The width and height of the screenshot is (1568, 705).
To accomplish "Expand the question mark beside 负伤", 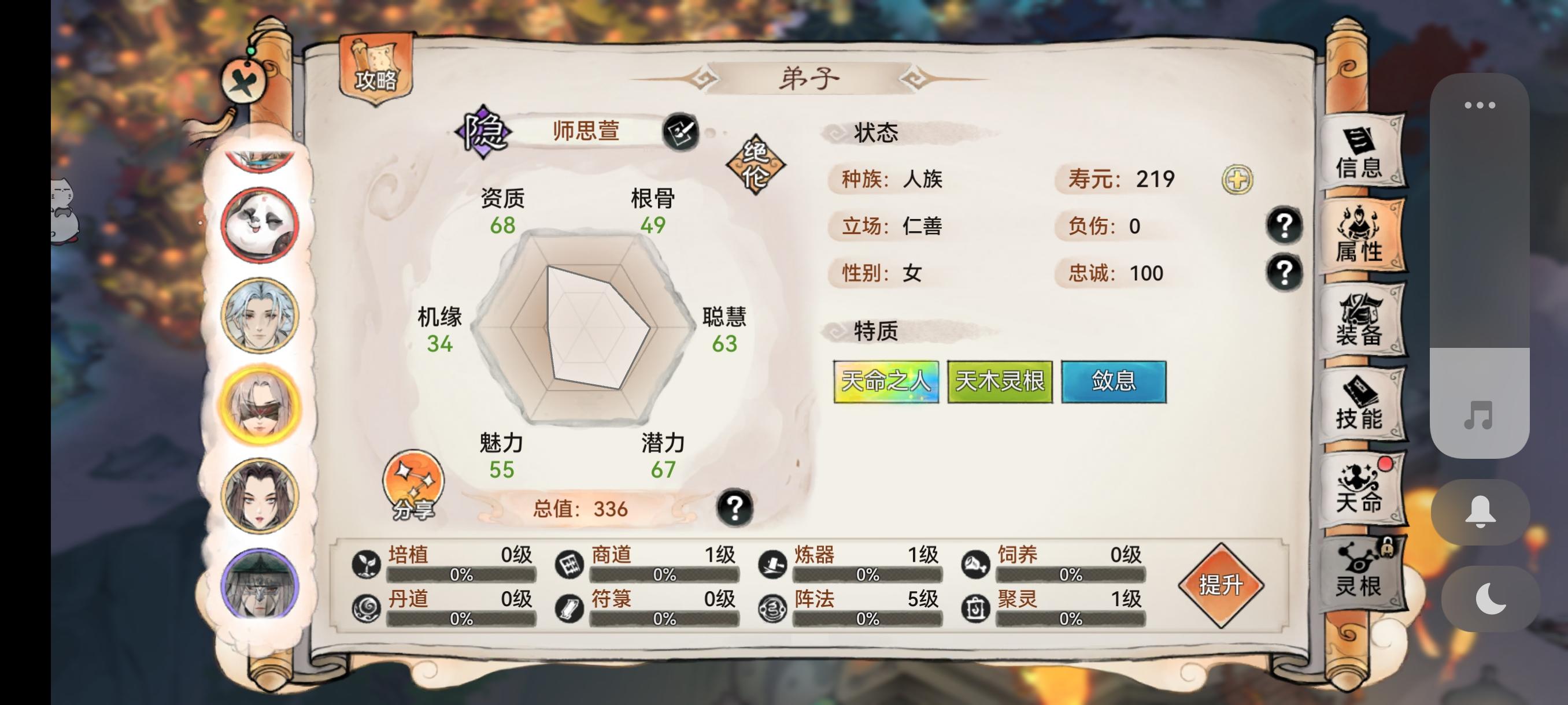I will [1284, 225].
